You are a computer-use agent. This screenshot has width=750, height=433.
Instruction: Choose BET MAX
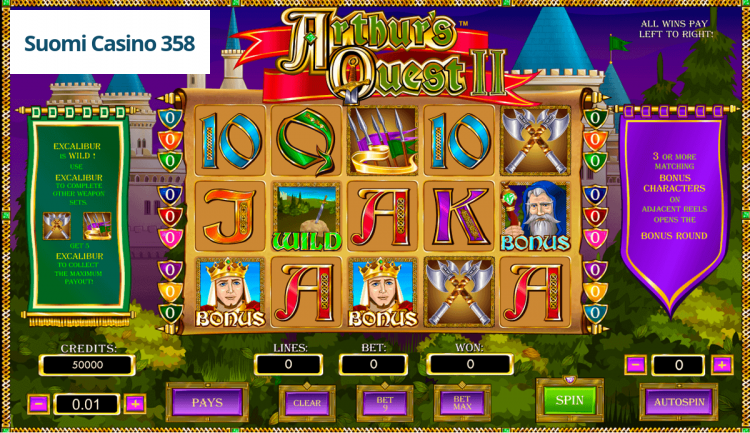pos(461,403)
